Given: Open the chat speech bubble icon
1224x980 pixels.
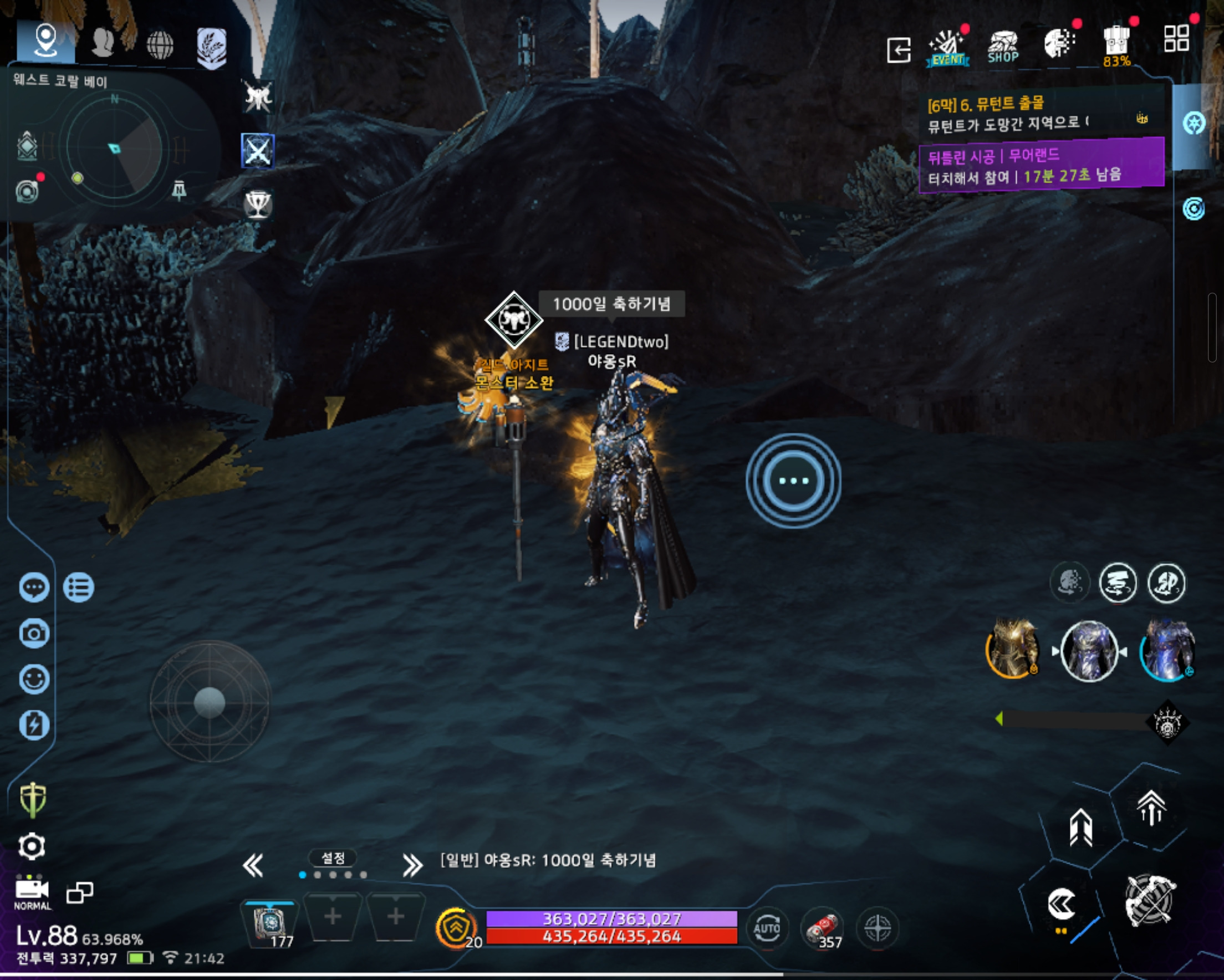Looking at the screenshot, I should click(x=34, y=587).
